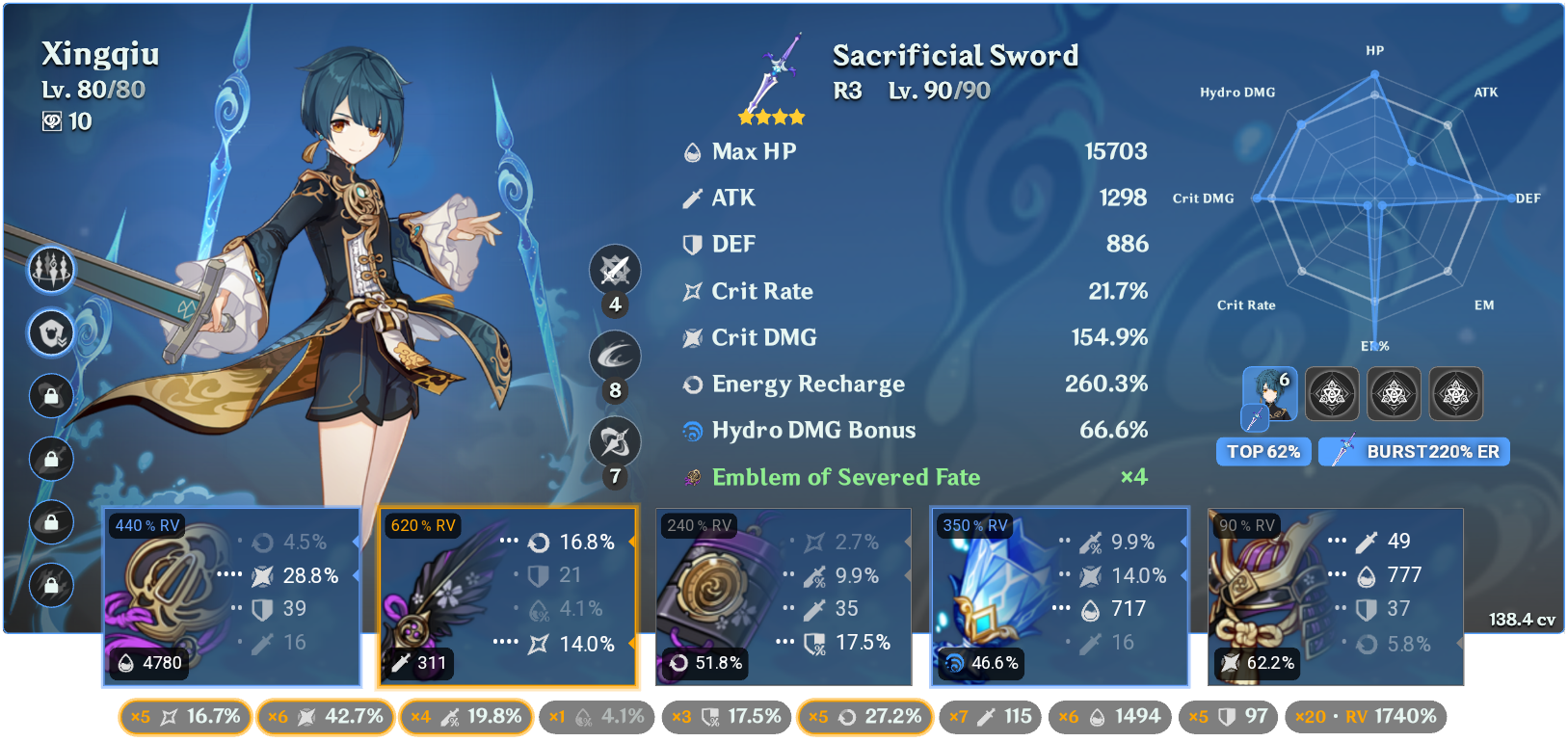Click the BURST 220% ER badge
Viewport: 1568px width, 742px height.
coord(1414,451)
